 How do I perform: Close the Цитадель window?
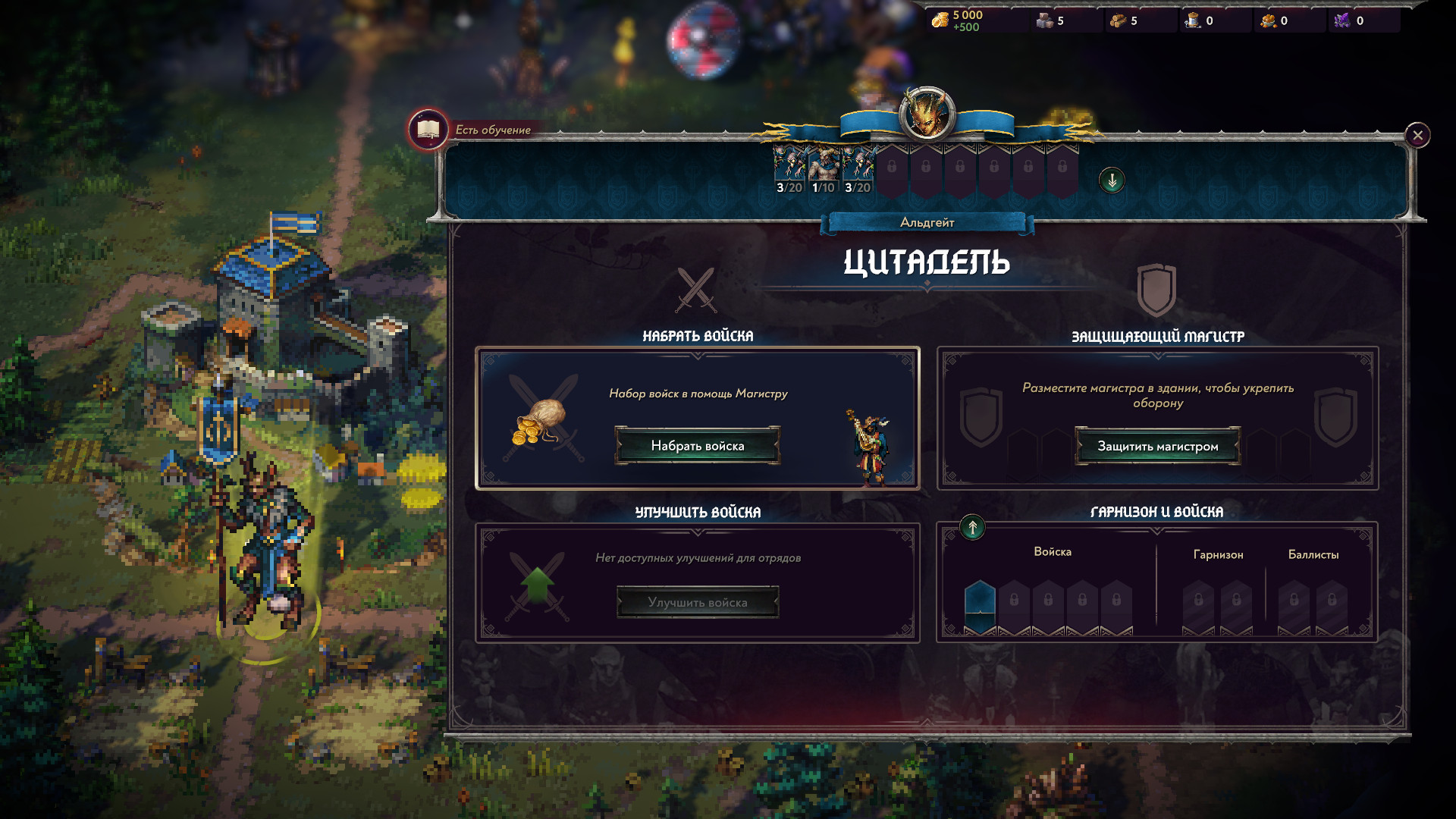pyautogui.click(x=1417, y=135)
